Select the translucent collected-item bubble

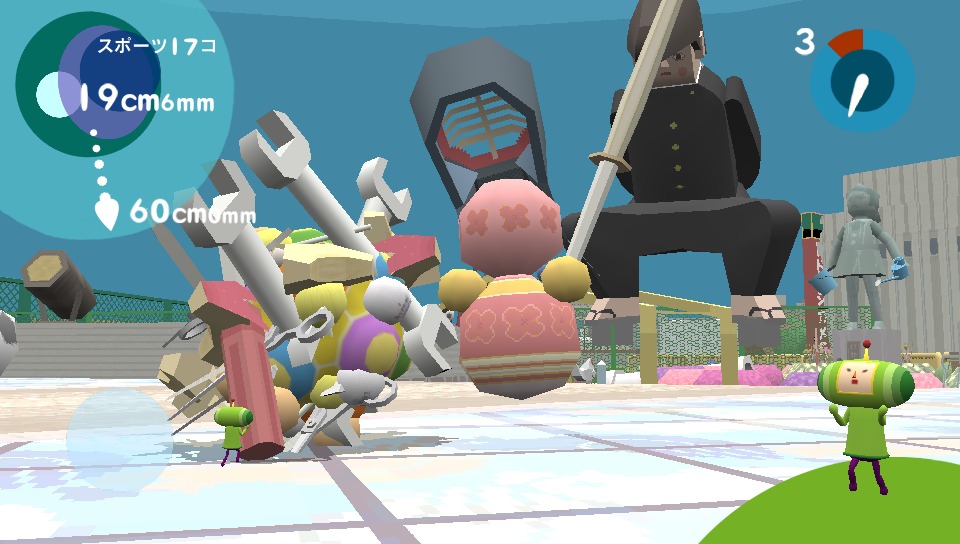(x=119, y=437)
